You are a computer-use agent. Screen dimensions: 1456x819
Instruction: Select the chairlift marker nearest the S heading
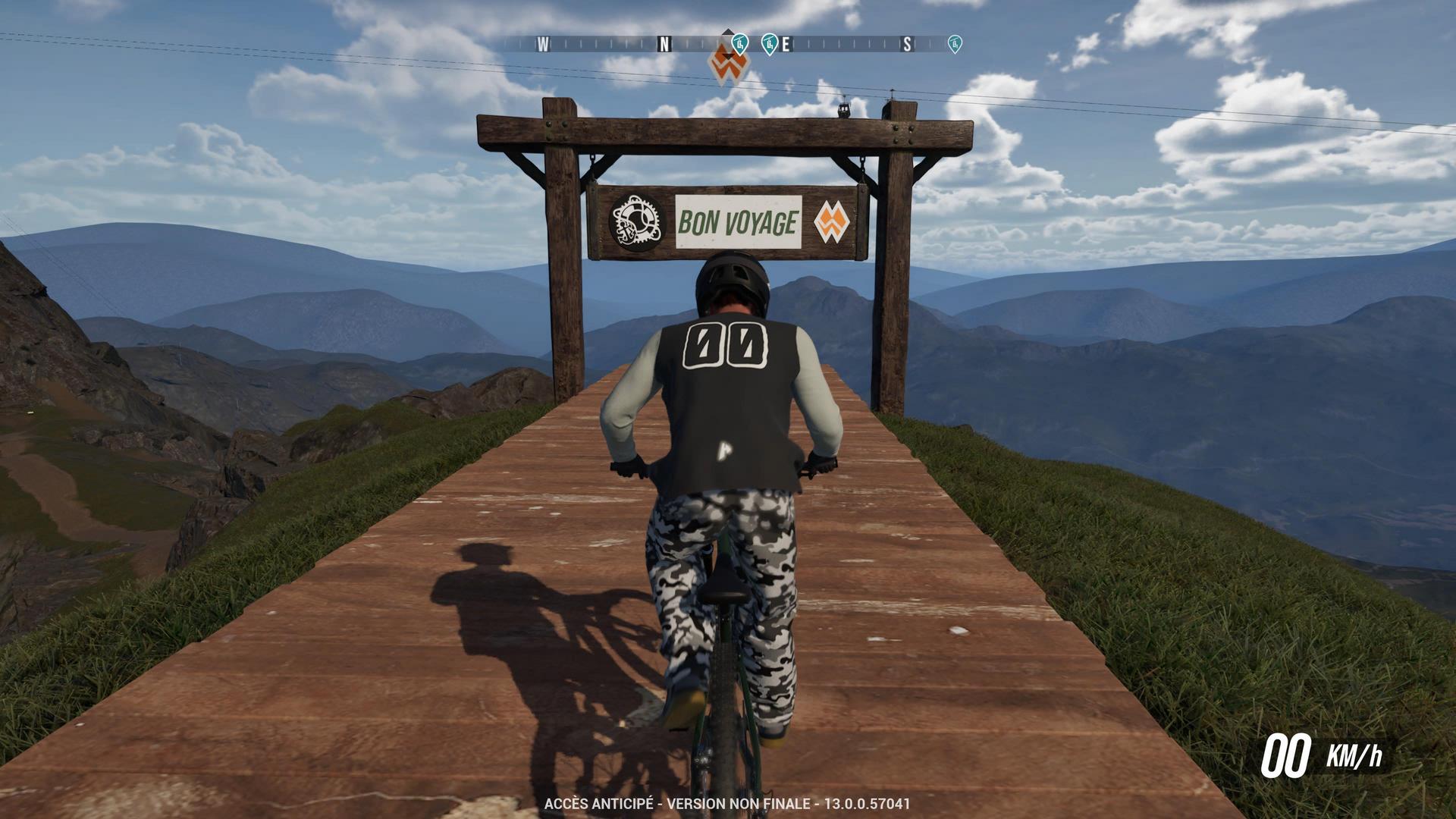955,44
